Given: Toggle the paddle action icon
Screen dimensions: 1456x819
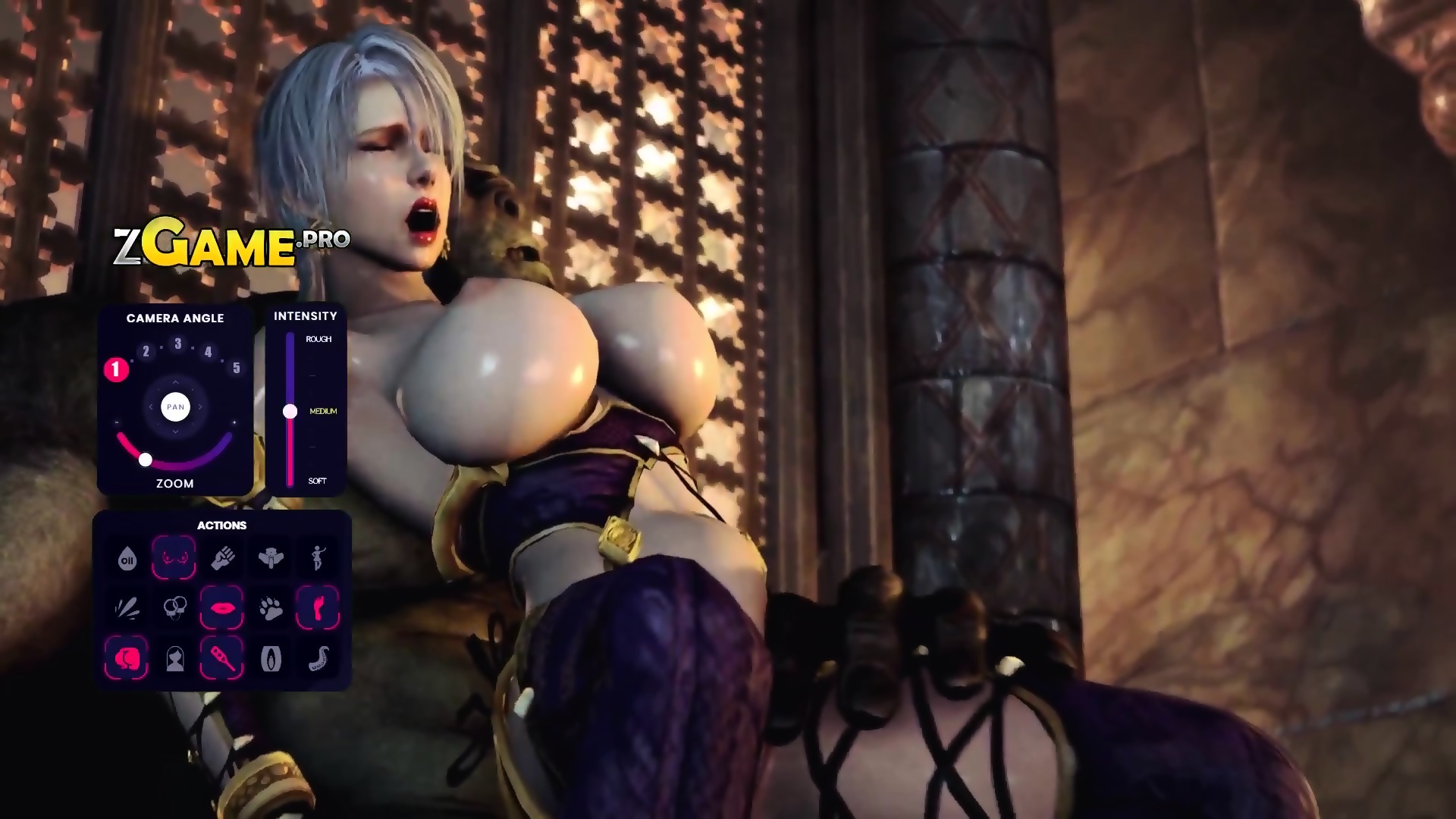Looking at the screenshot, I should [x=222, y=658].
